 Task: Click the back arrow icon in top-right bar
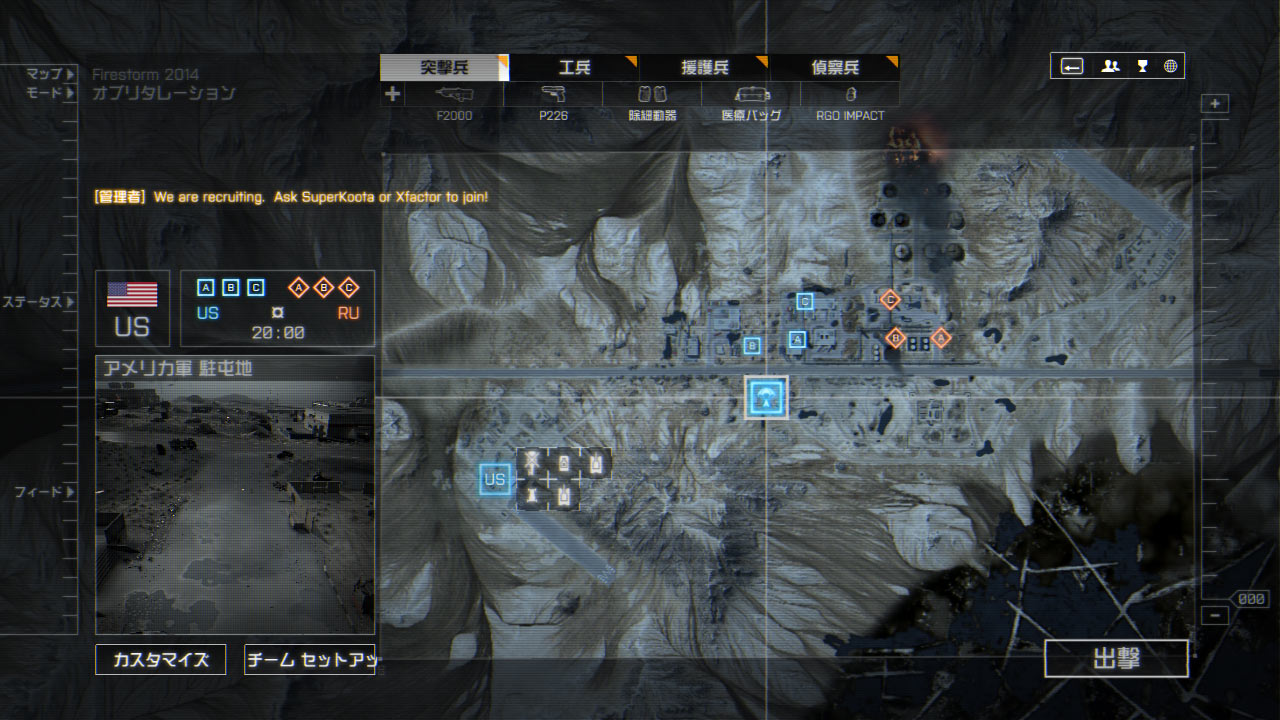pyautogui.click(x=1072, y=67)
